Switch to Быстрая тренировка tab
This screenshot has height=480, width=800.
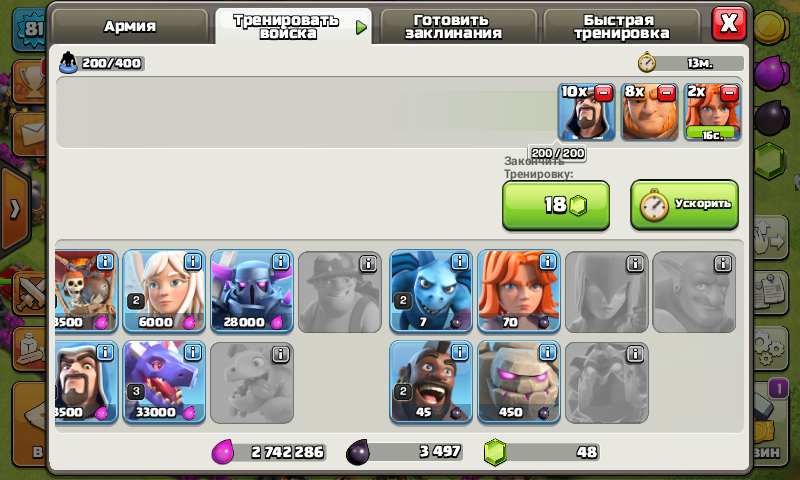(621, 26)
